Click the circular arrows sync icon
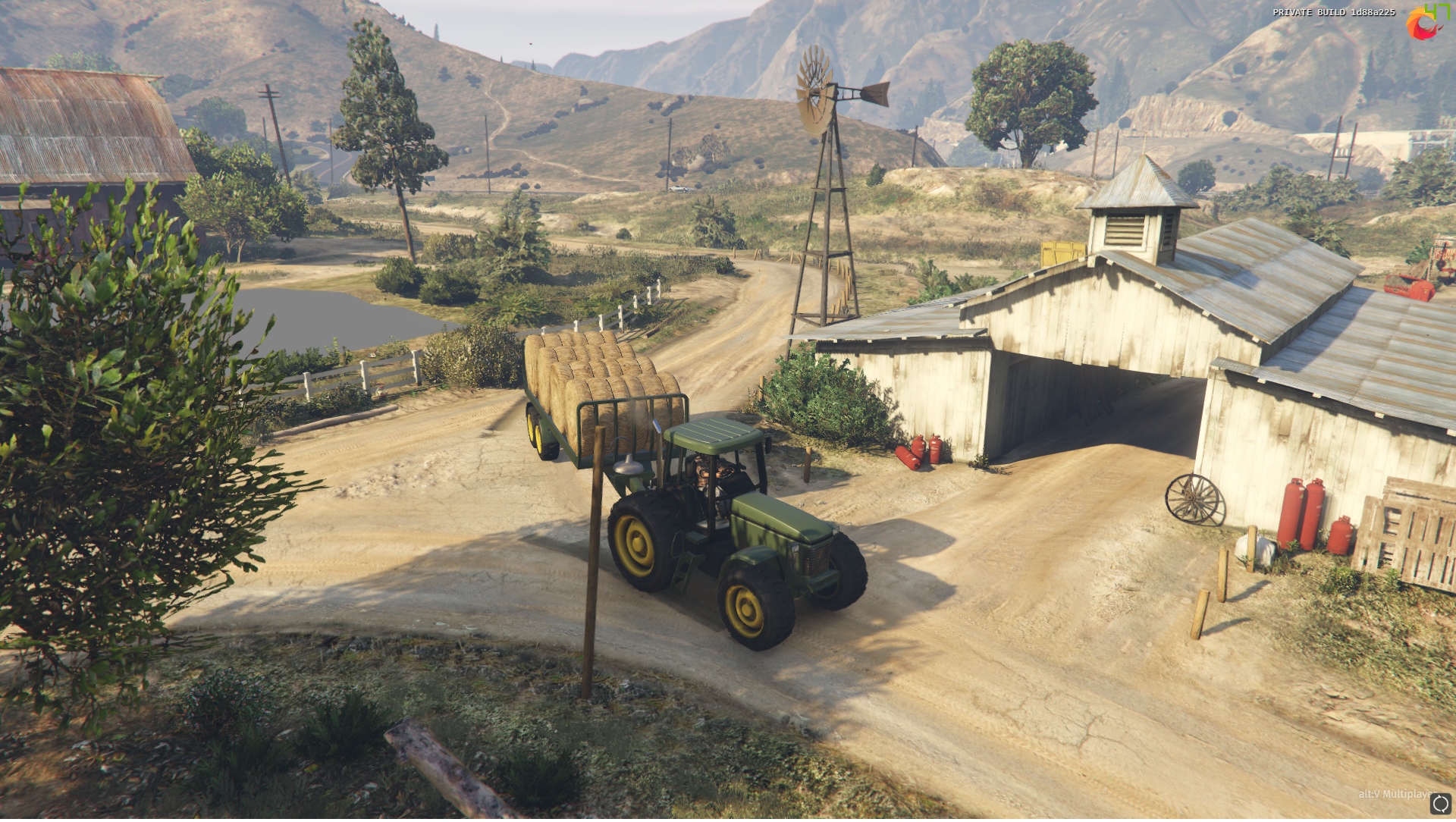 click(1440, 805)
